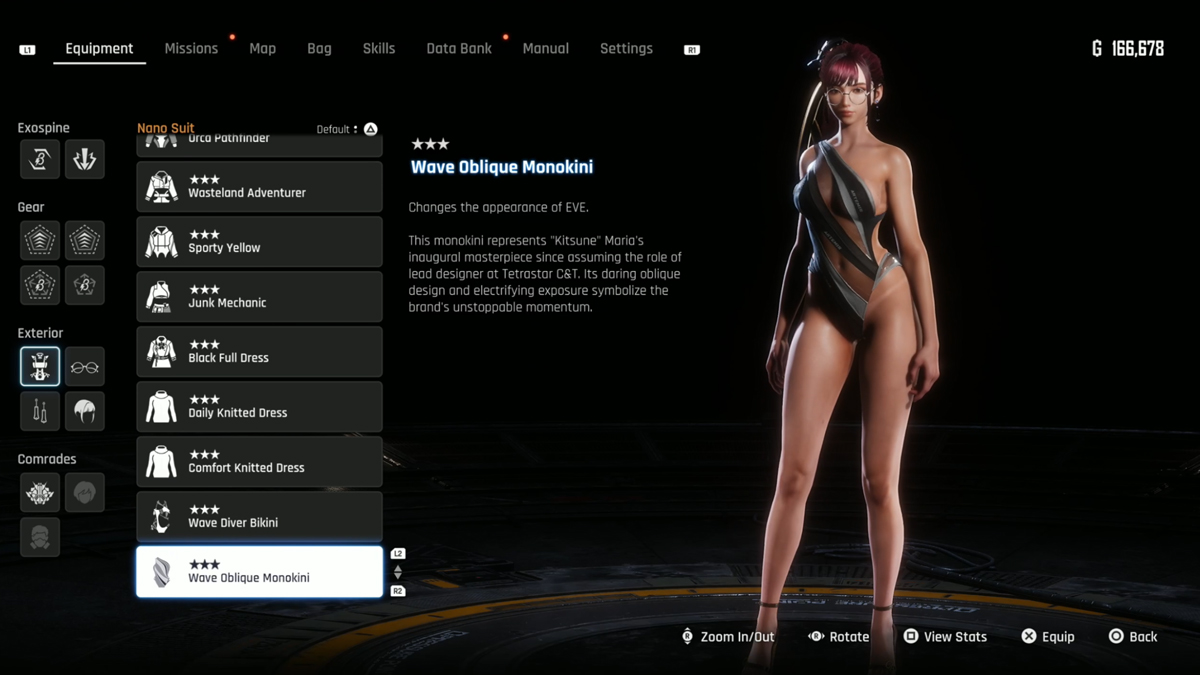Select the earrings exterior slot
The image size is (1200, 675).
click(40, 412)
